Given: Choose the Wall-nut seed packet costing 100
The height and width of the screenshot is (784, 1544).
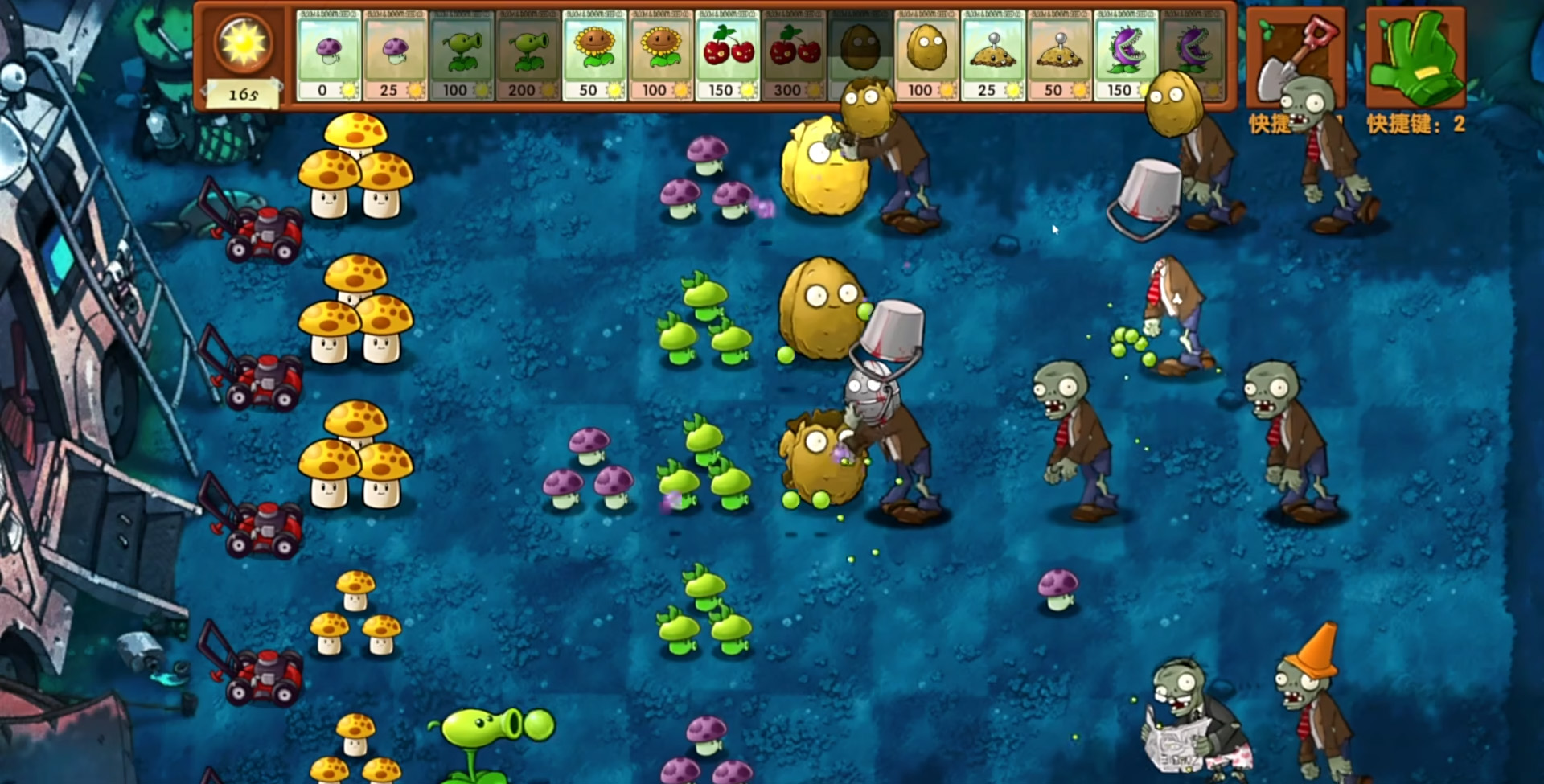Looking at the screenshot, I should coord(926,55).
